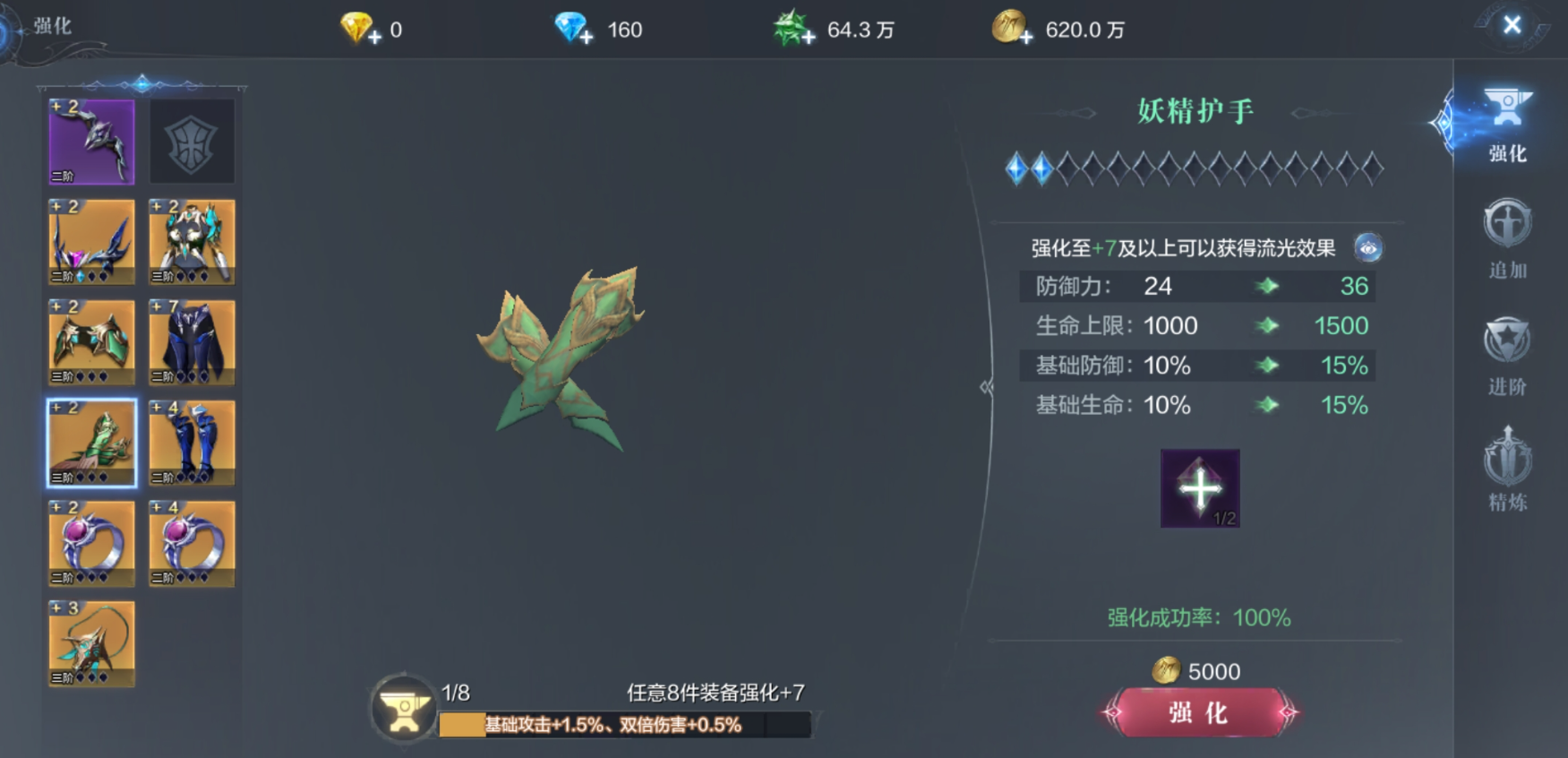Select the anvil icon above the progress bar
1568x758 pixels.
point(401,711)
